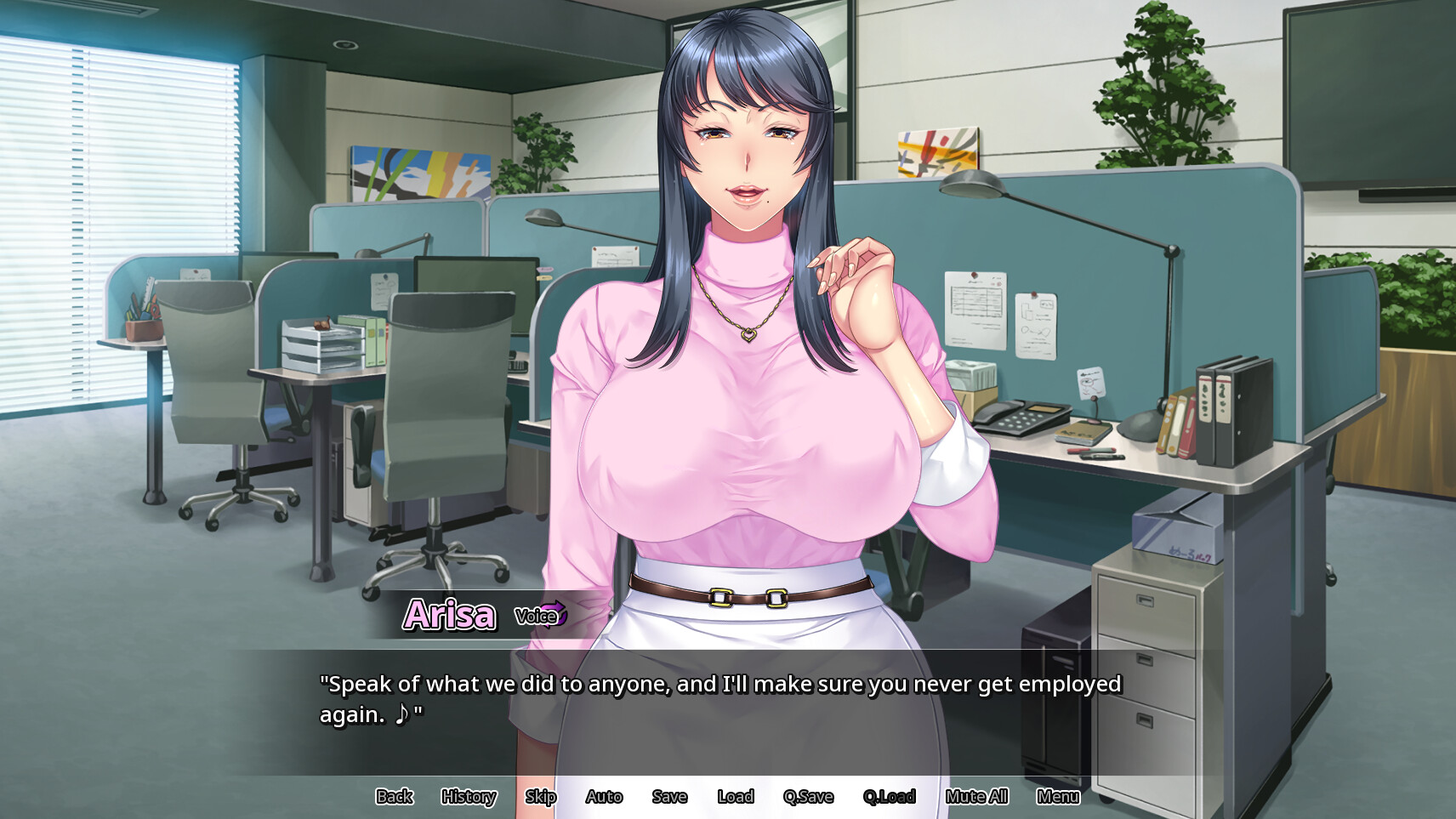Open the Save screen
The image size is (1456, 819).
click(x=669, y=797)
